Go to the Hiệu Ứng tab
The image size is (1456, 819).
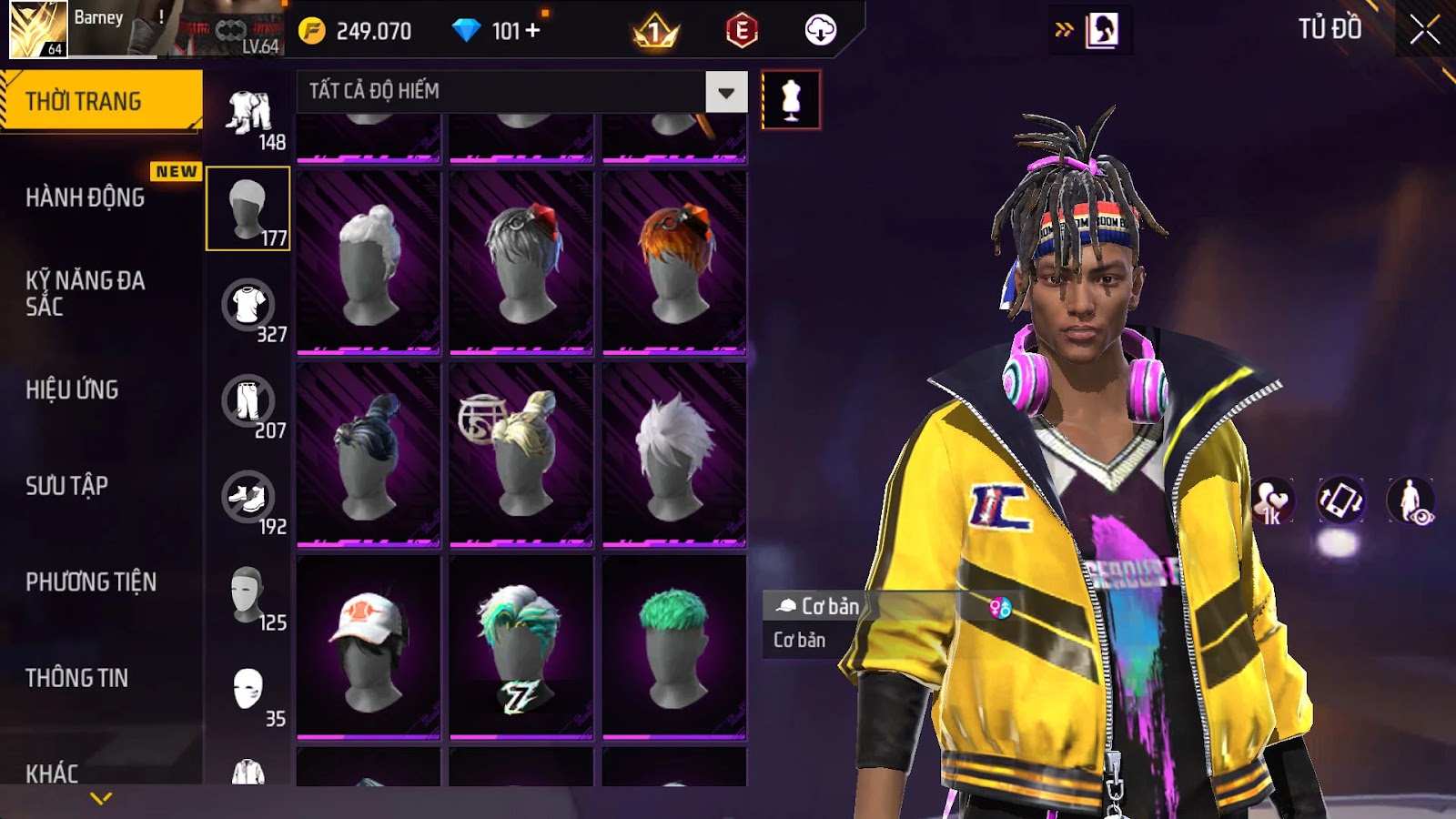[x=72, y=389]
